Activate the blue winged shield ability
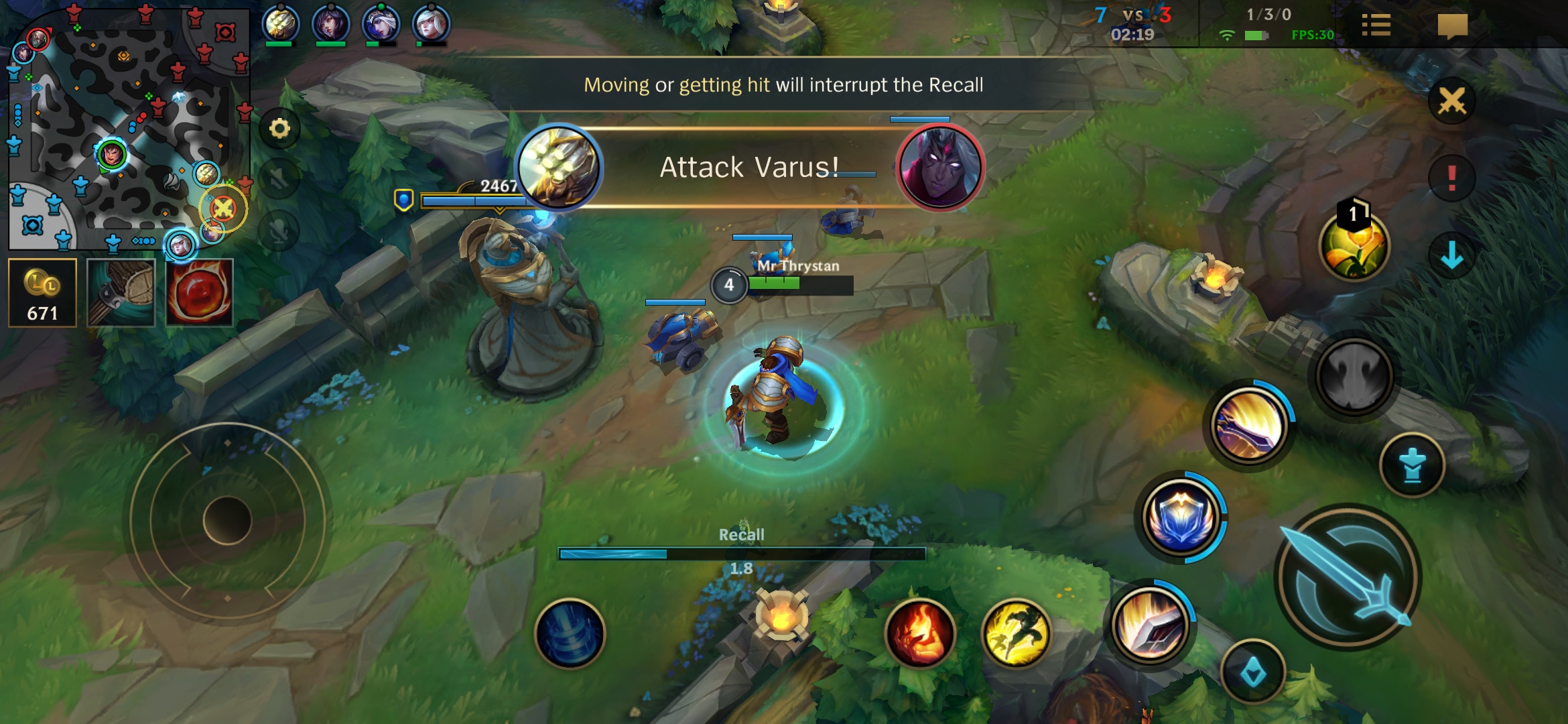Viewport: 1568px width, 724px height. coord(1181,518)
